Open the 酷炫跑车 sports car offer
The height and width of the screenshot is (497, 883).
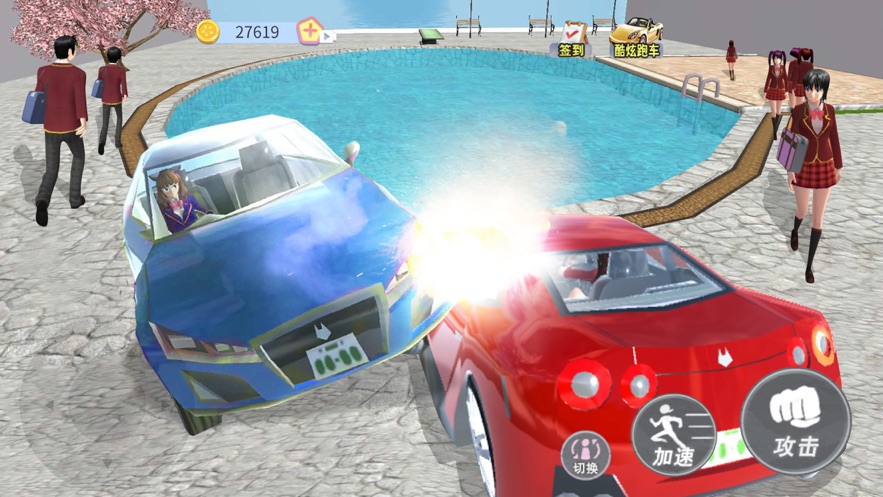635,37
